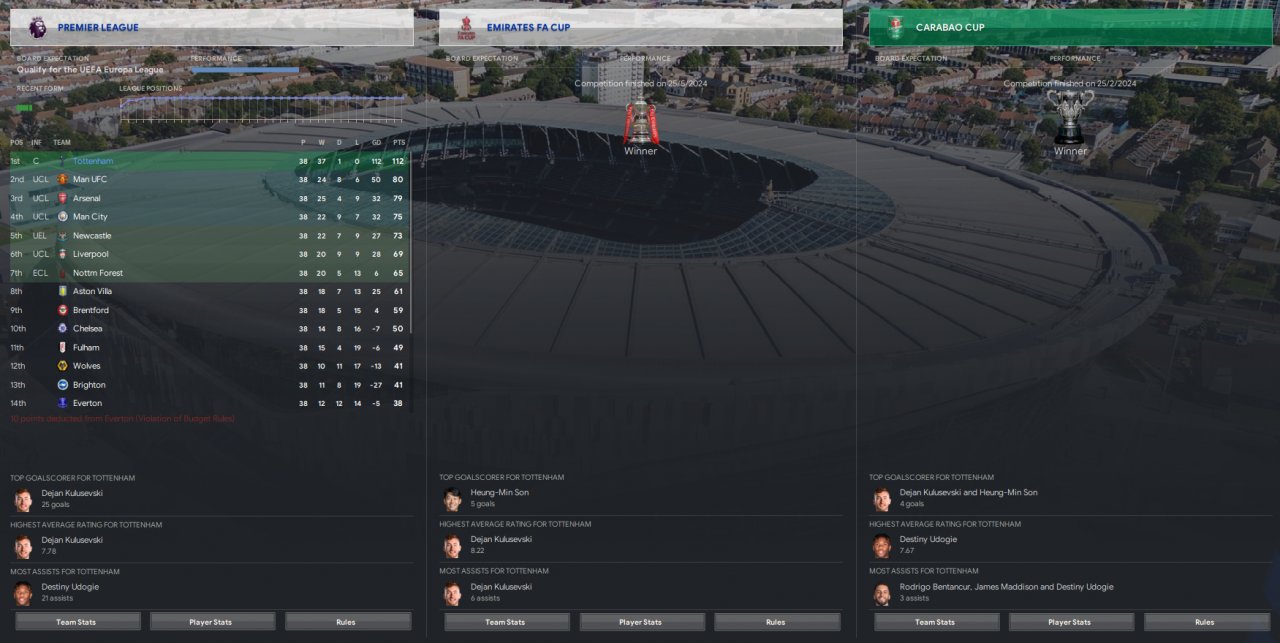
Task: Select Tottenham in the league table
Action: 93,161
